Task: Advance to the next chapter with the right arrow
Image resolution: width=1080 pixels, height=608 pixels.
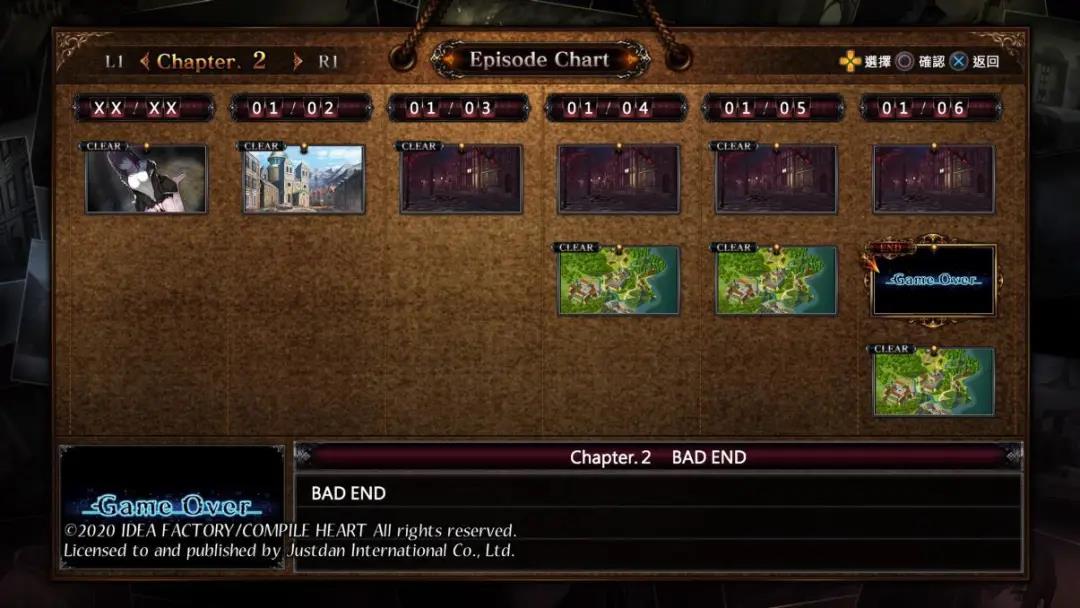Action: pyautogui.click(x=297, y=61)
